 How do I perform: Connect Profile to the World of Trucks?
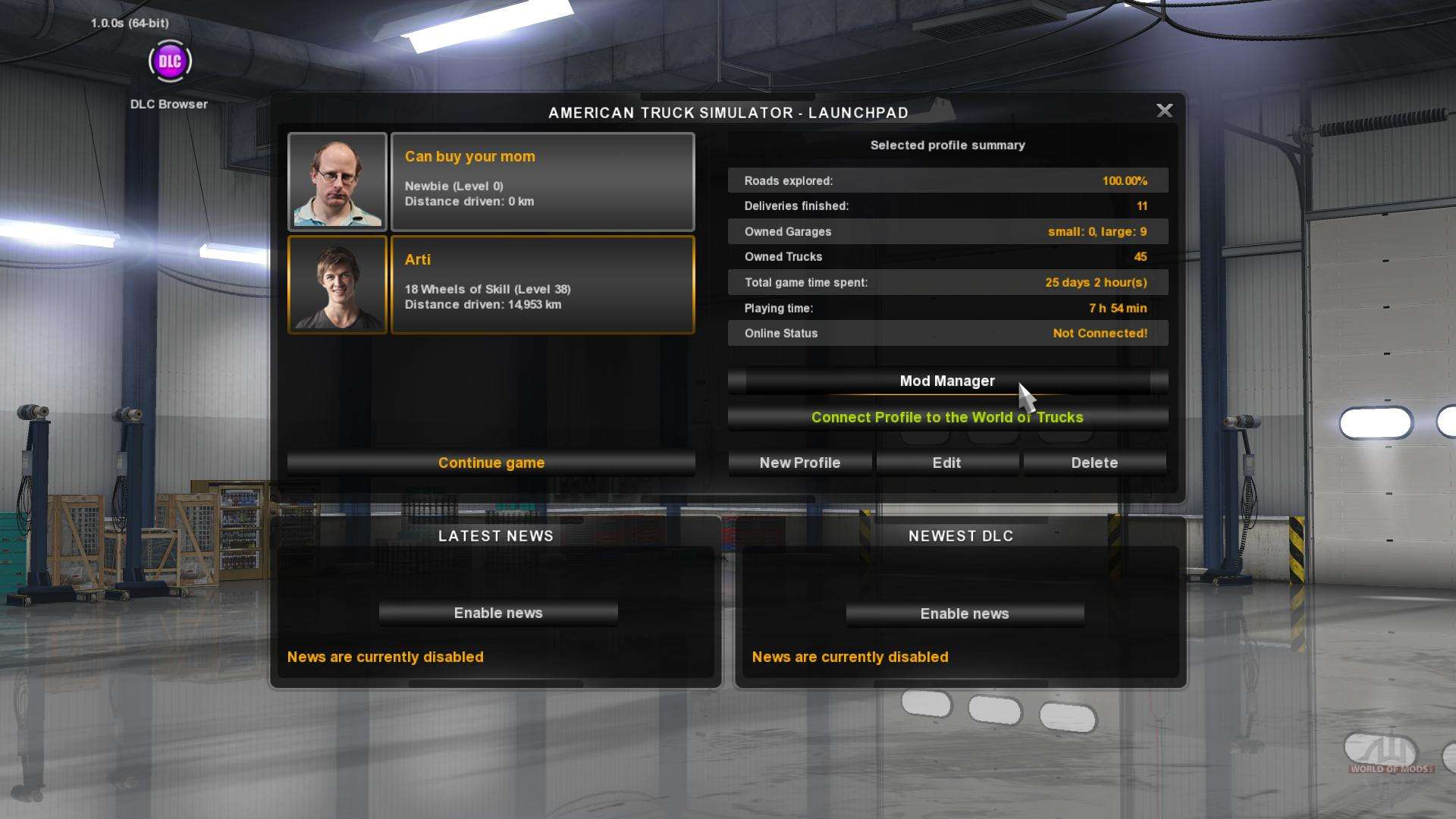(947, 418)
